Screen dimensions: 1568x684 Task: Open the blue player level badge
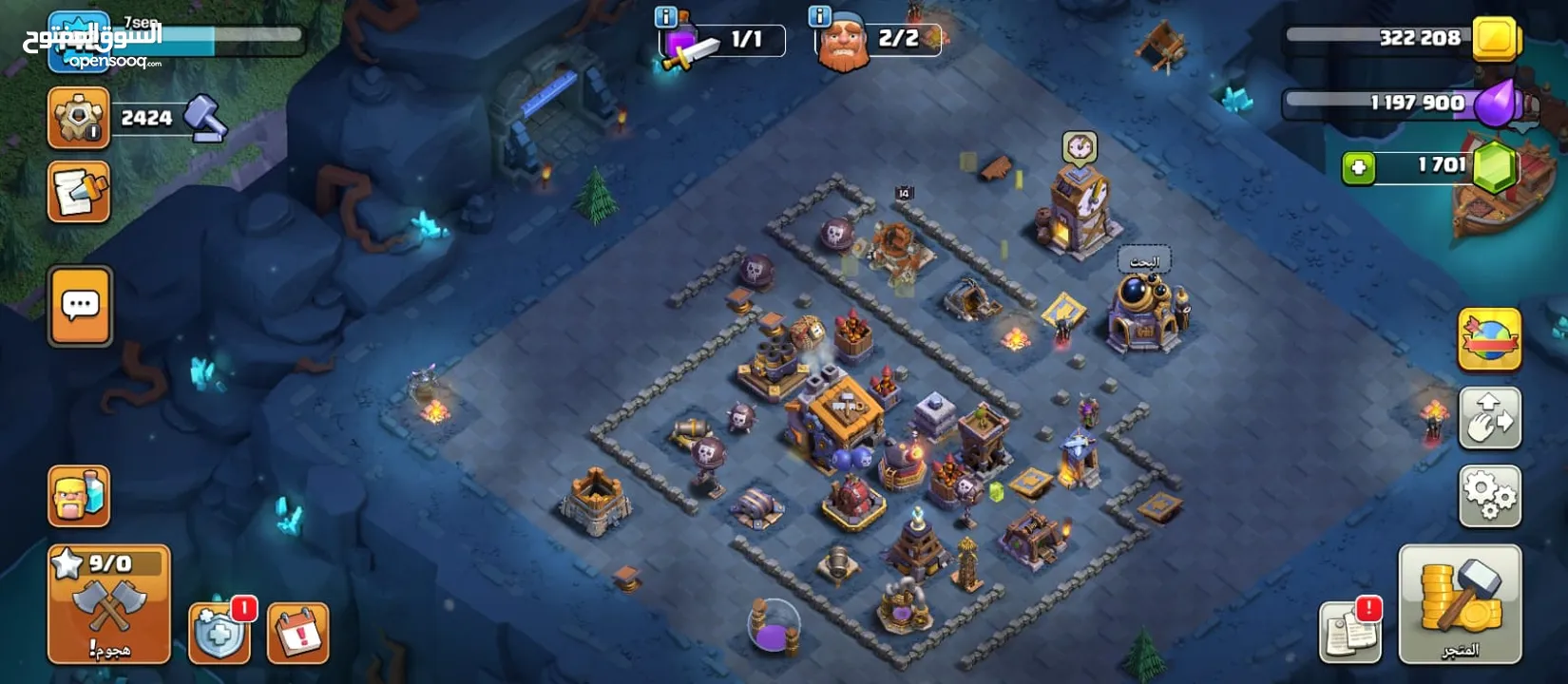(x=78, y=43)
